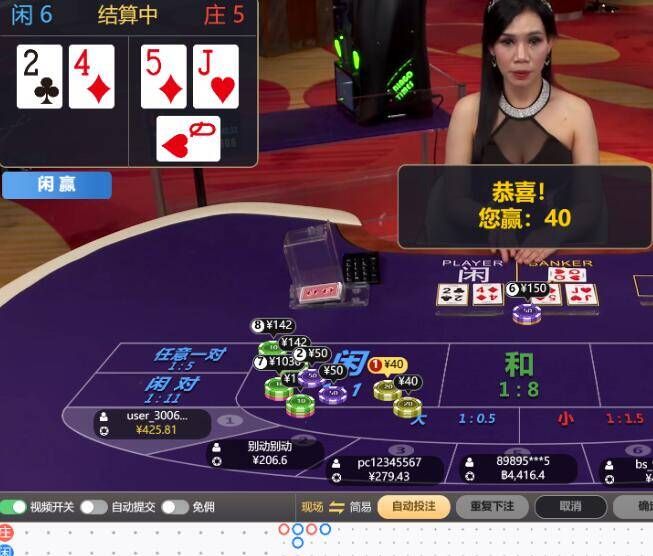Bet on 闲对 player pair area
Image resolution: width=653 pixels, height=556 pixels.
pyautogui.click(x=174, y=388)
